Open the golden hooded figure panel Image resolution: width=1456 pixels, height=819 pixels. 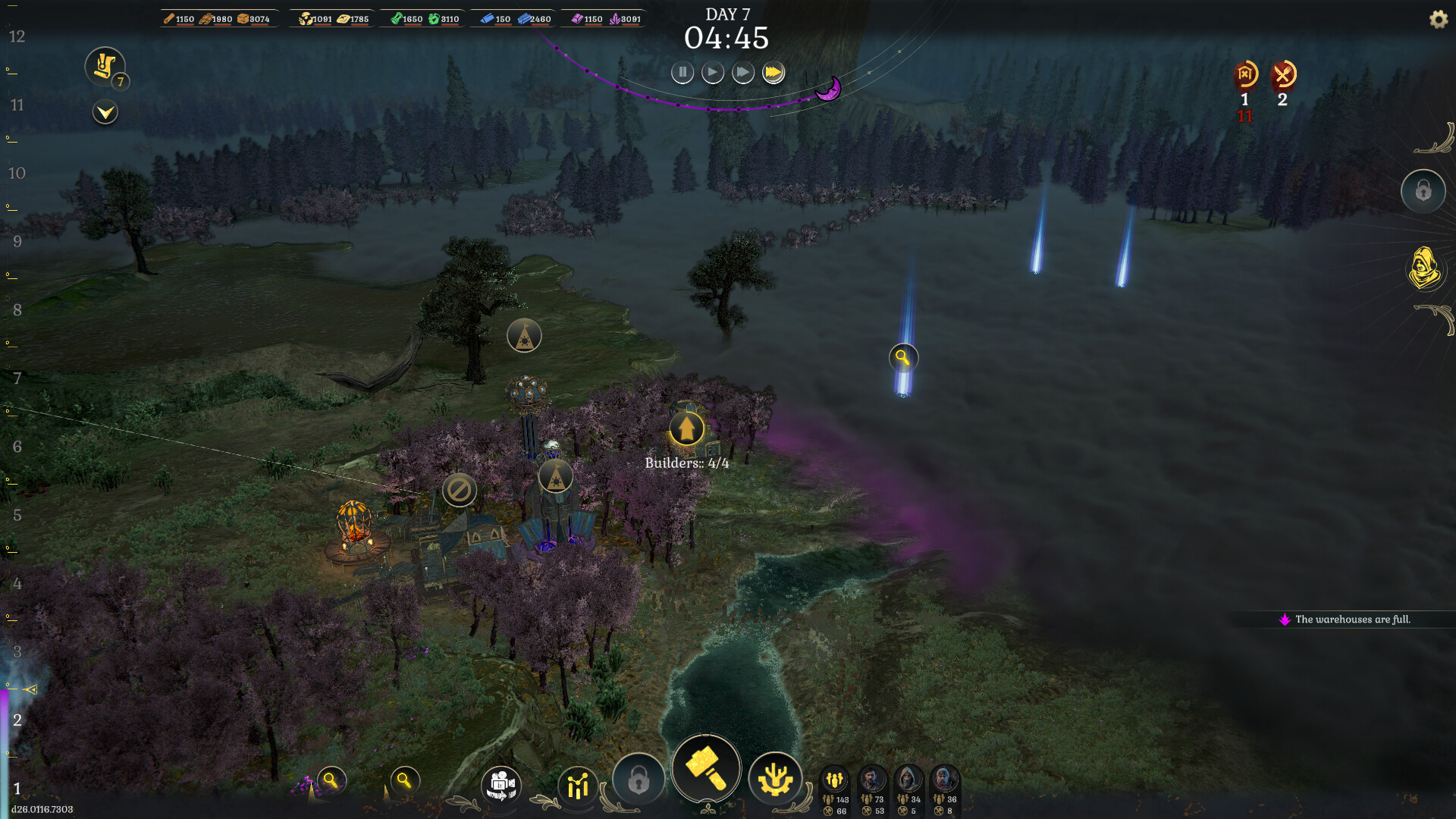1424,268
